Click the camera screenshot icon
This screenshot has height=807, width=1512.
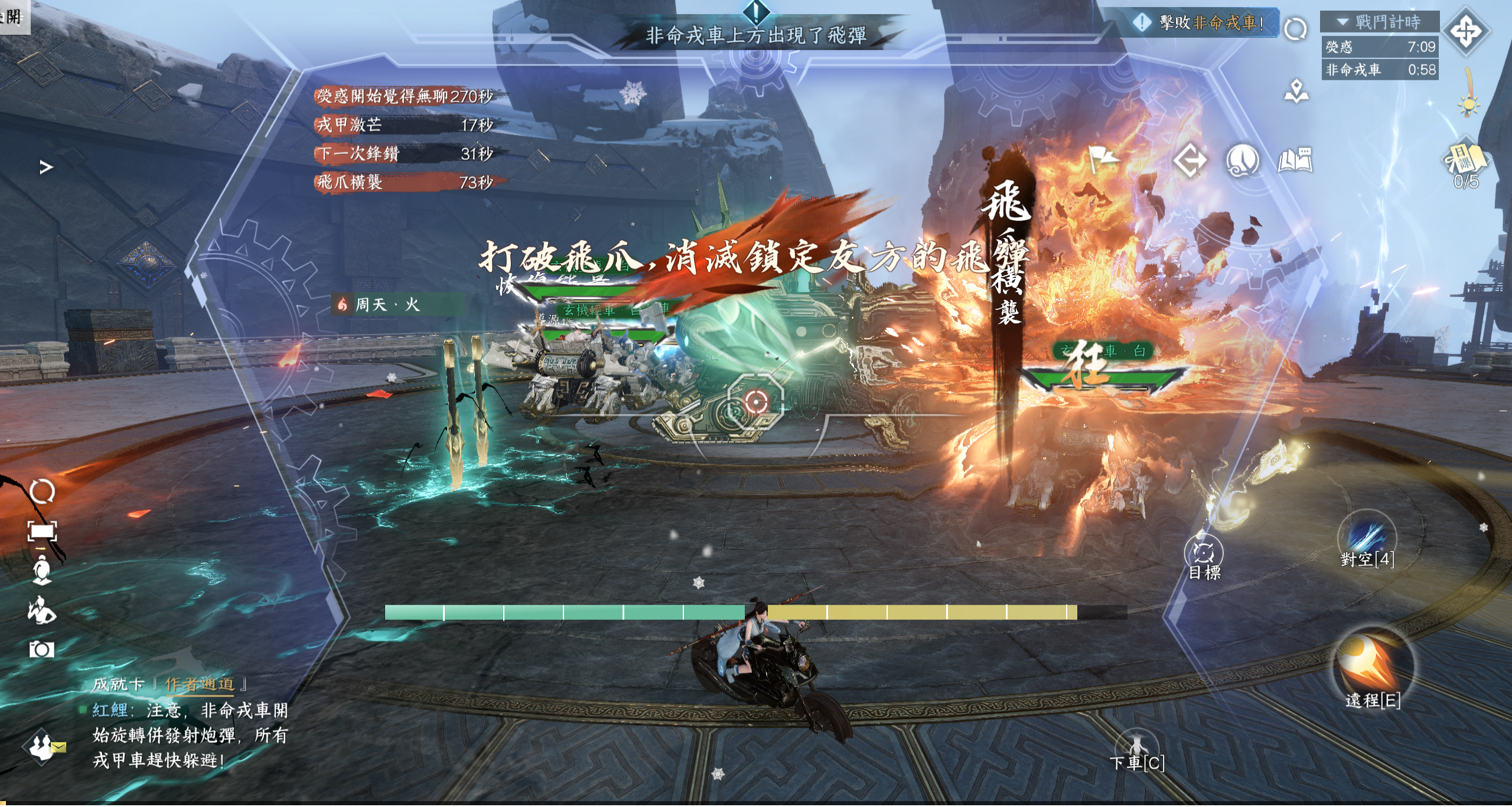[41, 649]
